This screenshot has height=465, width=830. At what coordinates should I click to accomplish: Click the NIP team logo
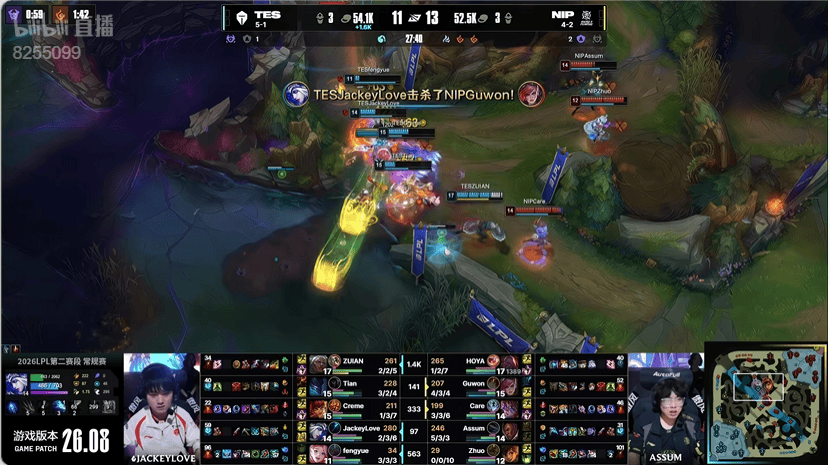(x=590, y=18)
